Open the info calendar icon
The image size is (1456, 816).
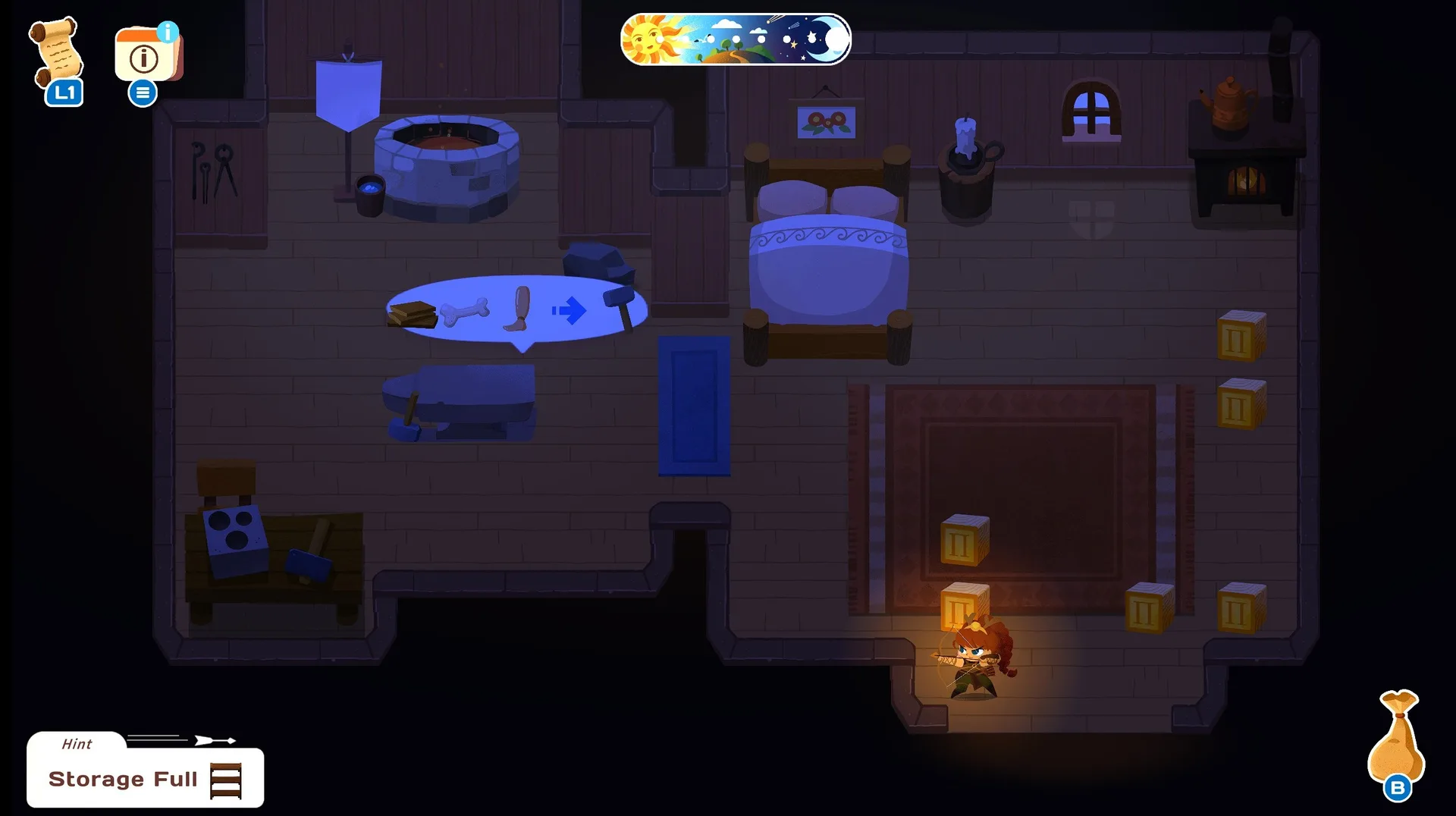[x=147, y=55]
